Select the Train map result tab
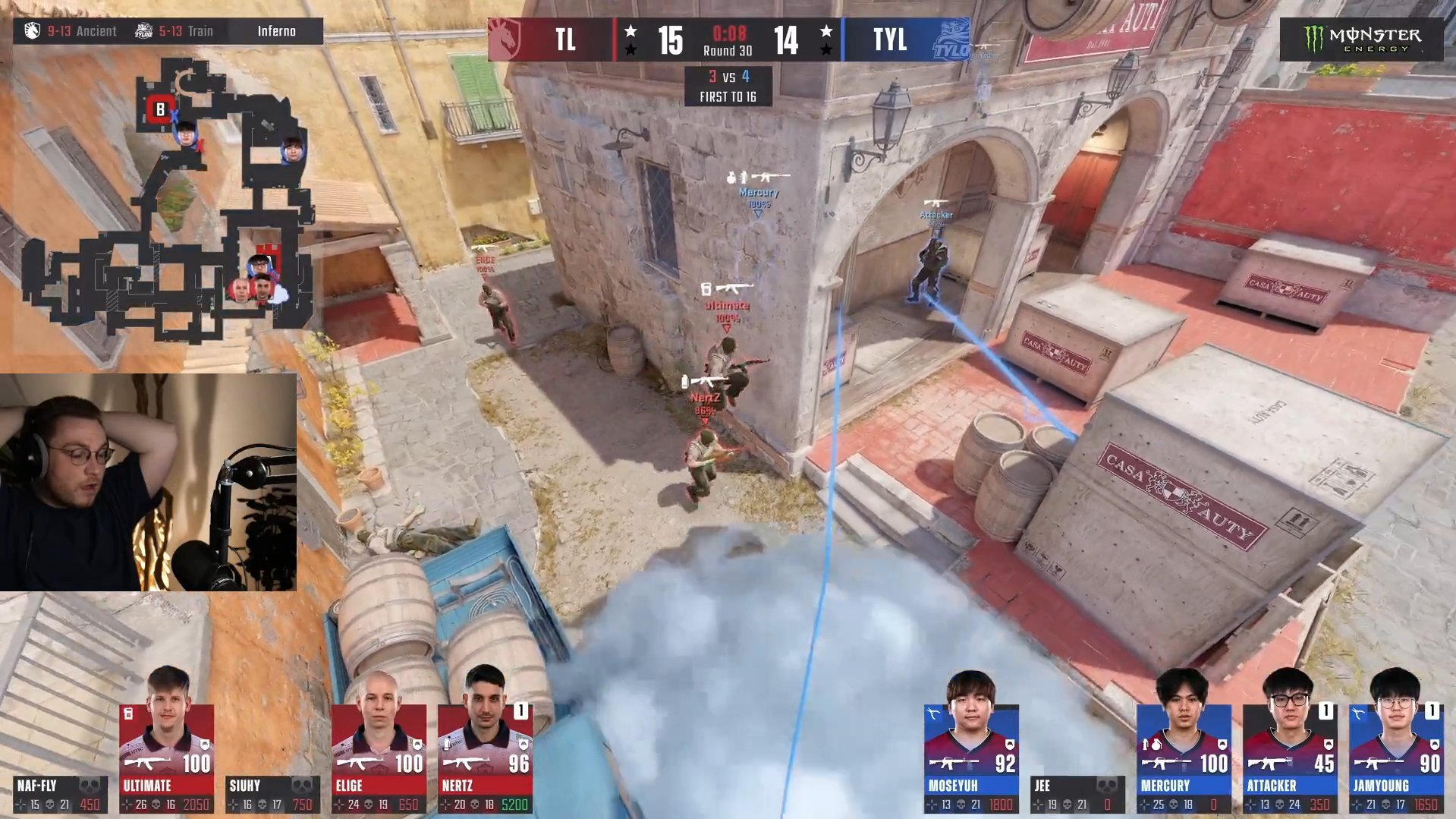Screen dimensions: 1456x819 (x=176, y=31)
